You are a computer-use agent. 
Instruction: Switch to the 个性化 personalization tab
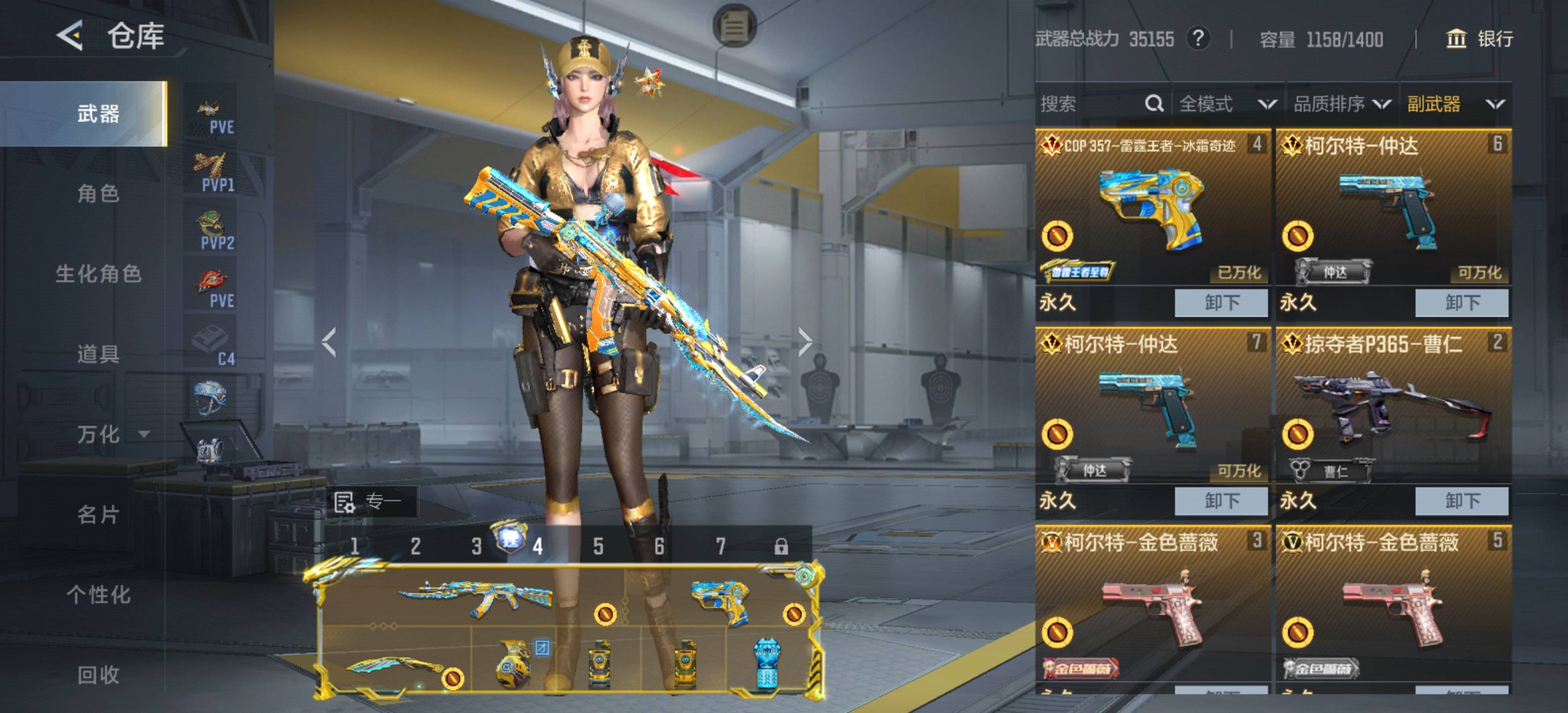tap(98, 594)
